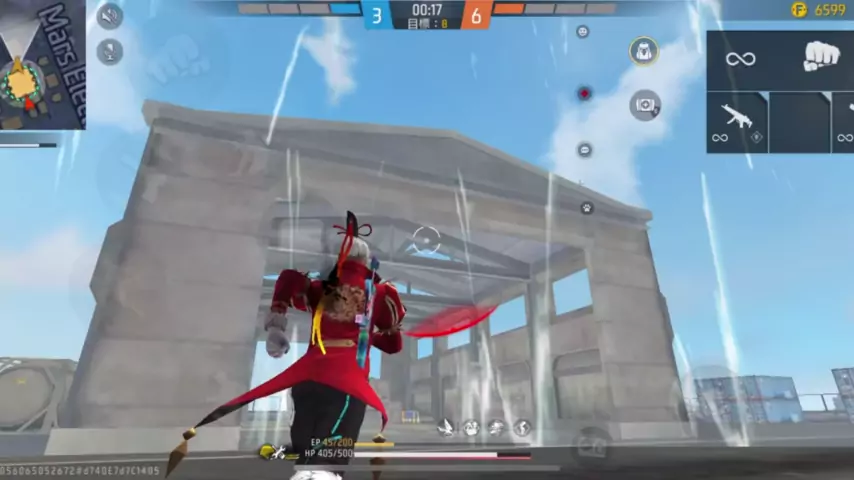Image resolution: width=854 pixels, height=480 pixels.
Task: Open the quick chat bubble button
Action: 585,150
